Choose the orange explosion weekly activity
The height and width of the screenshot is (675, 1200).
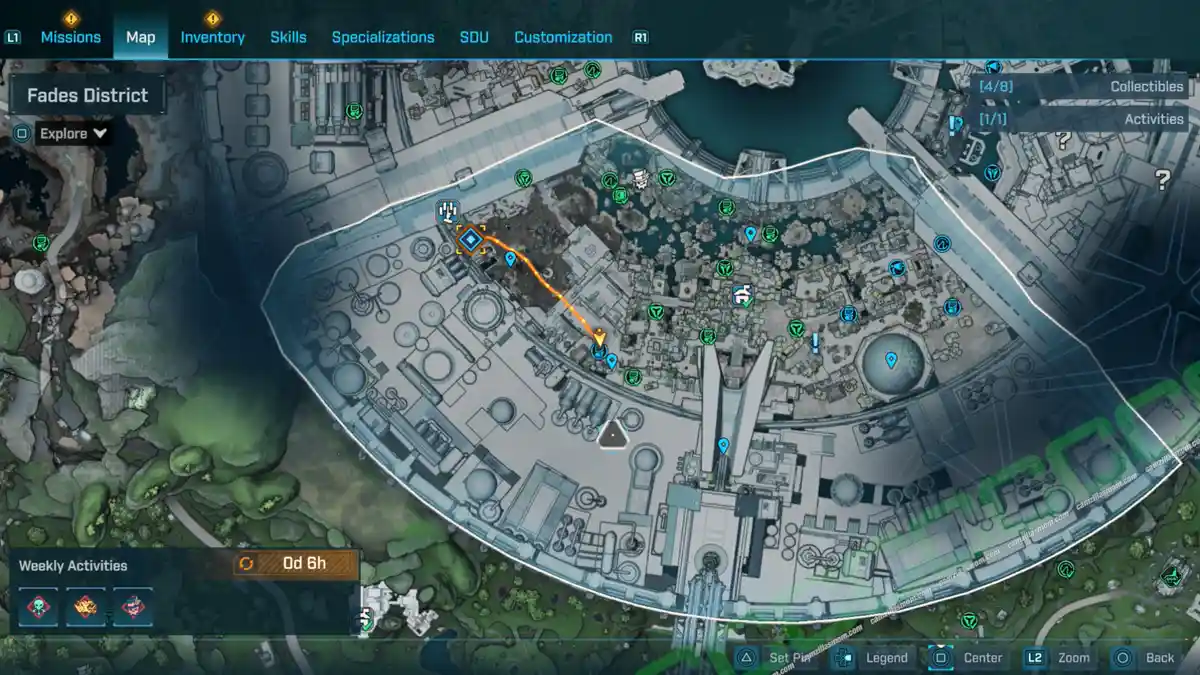86,607
